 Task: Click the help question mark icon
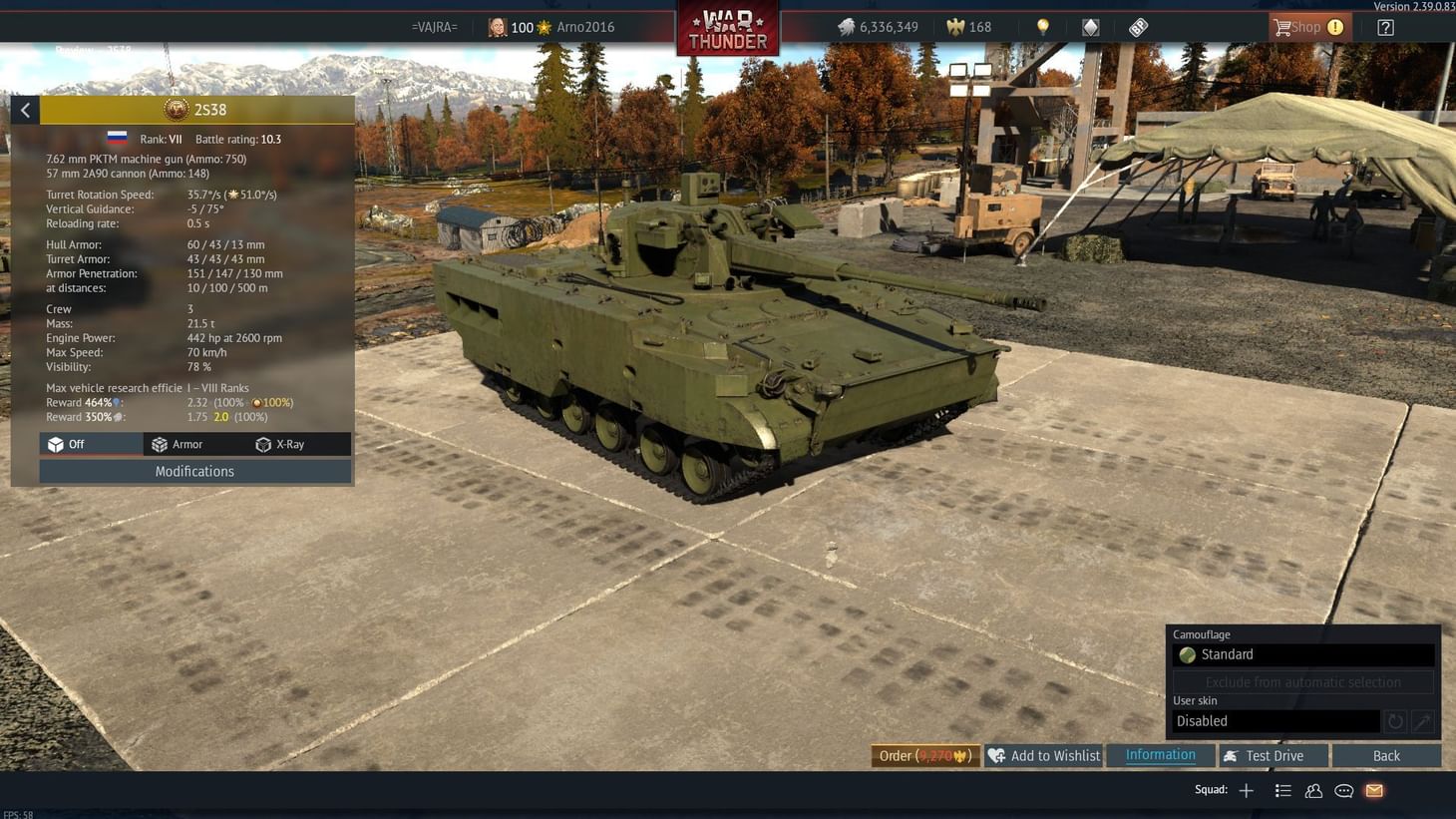1385,27
